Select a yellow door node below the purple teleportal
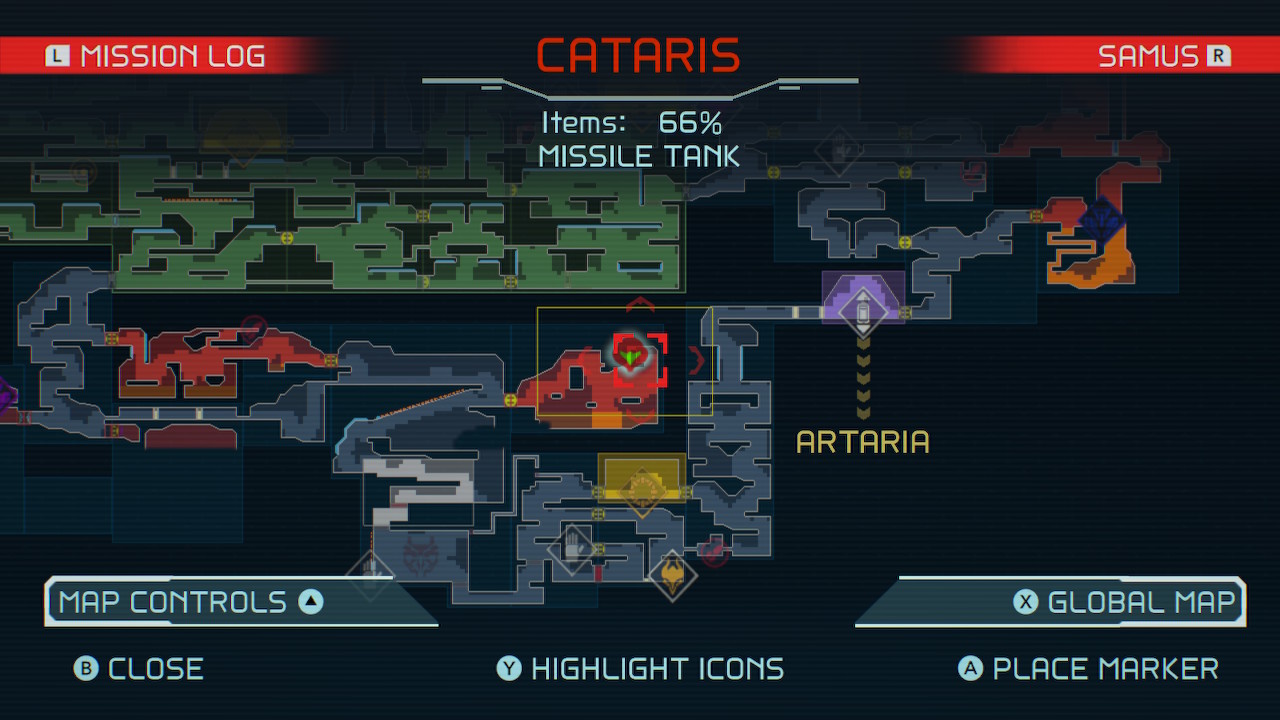Screen dimensions: 1280x720 pos(904,312)
